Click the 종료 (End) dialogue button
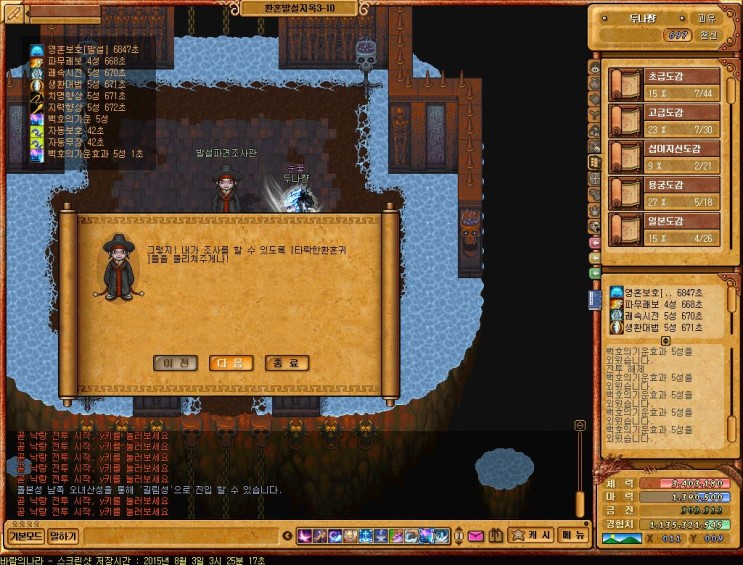 pyautogui.click(x=286, y=363)
